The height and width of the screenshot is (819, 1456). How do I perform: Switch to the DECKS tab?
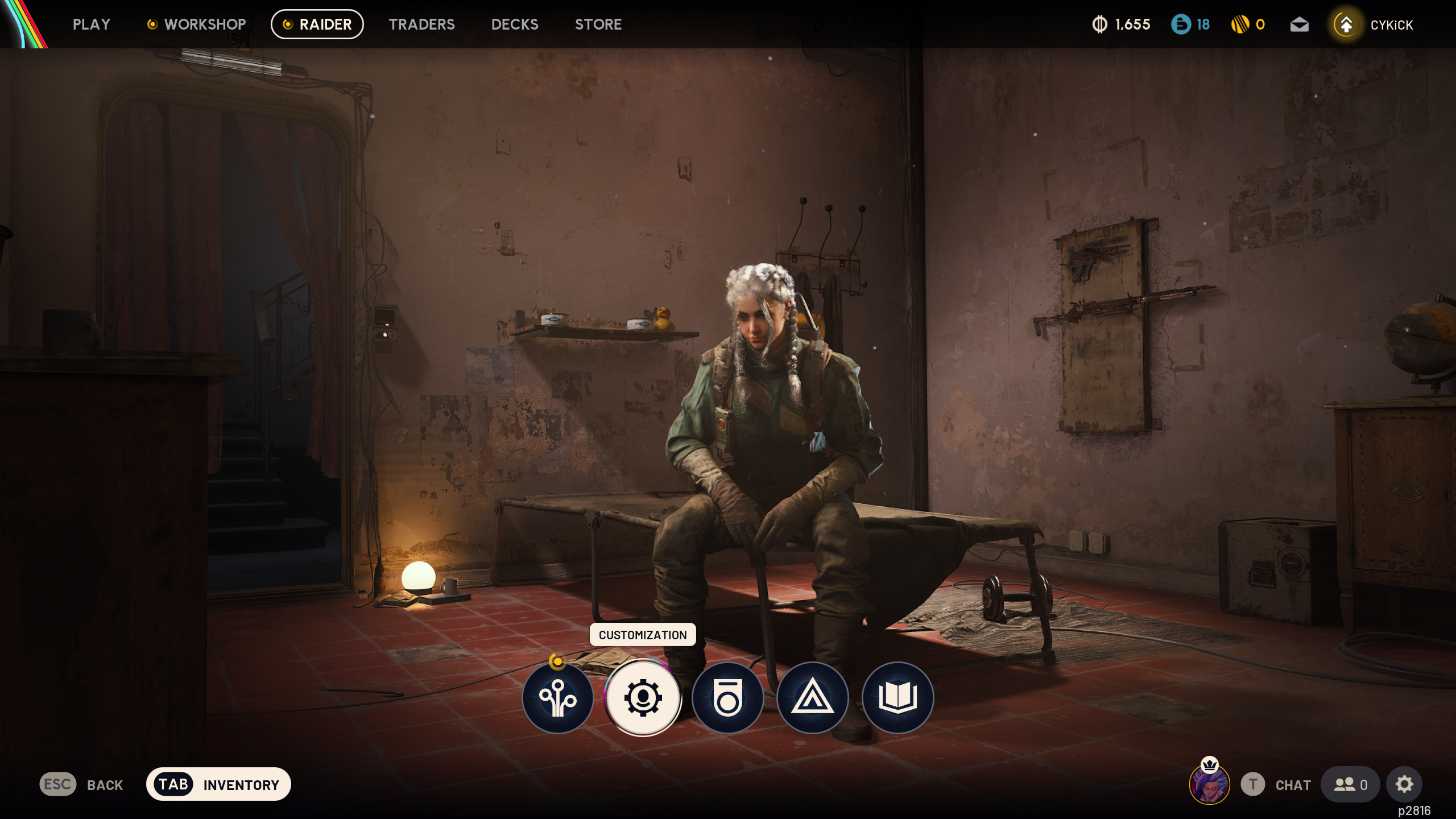click(515, 24)
